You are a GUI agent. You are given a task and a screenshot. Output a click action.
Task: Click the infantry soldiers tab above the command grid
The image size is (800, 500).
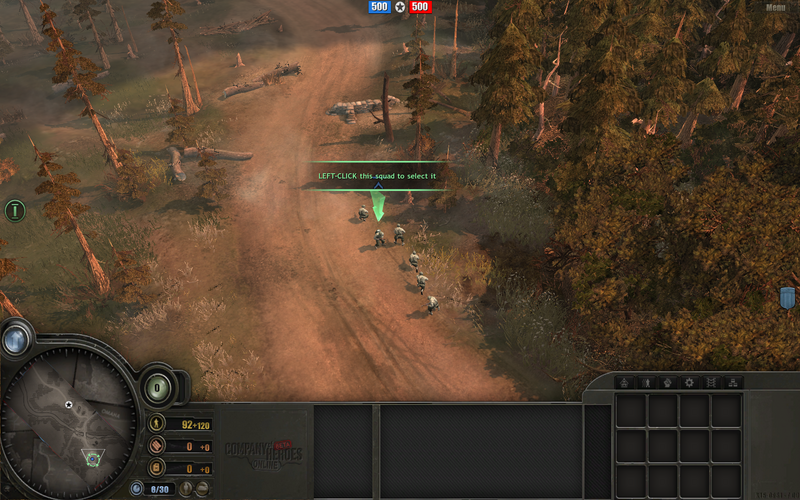pos(644,382)
